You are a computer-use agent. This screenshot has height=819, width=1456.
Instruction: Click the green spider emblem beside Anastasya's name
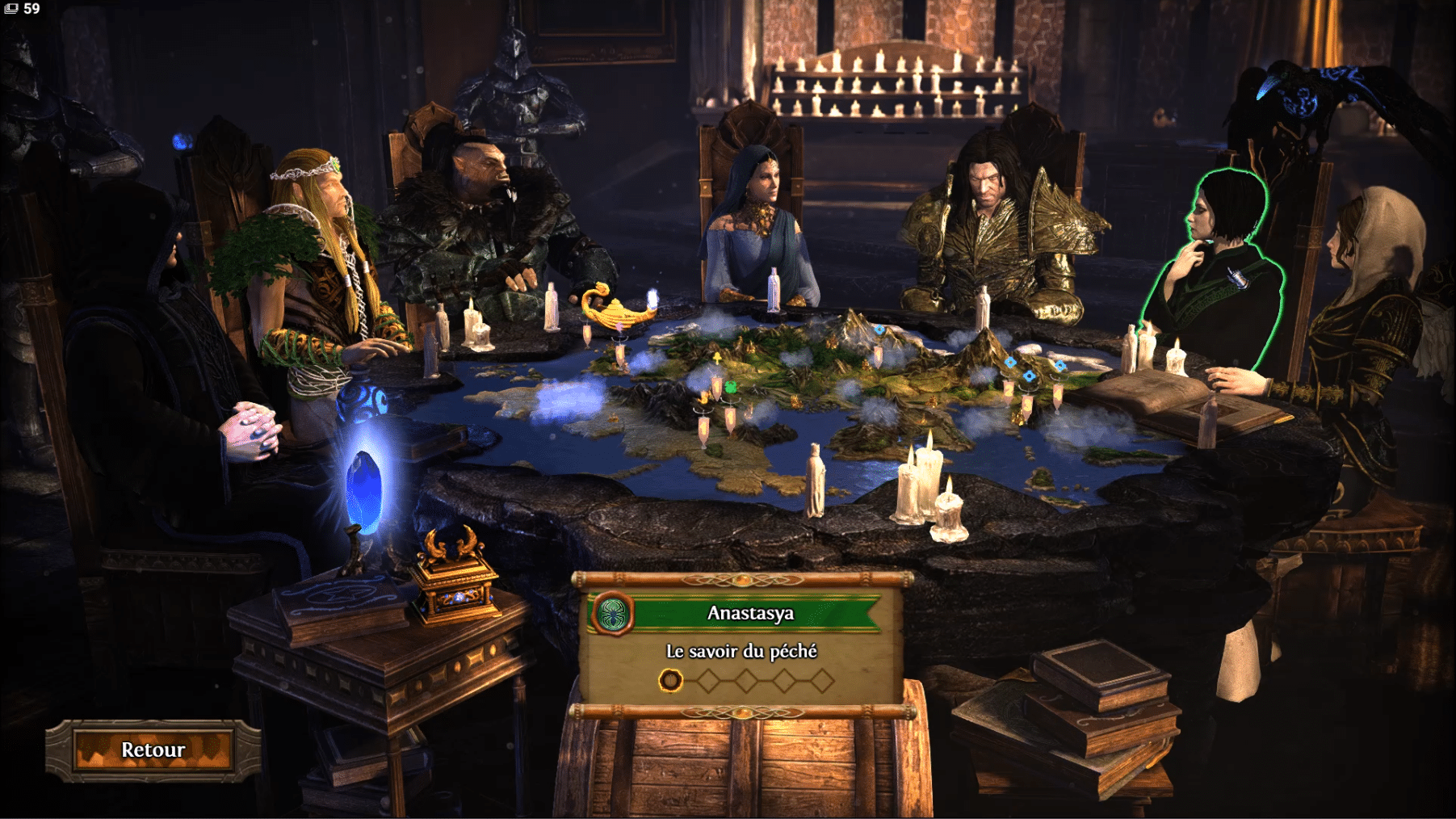[613, 615]
